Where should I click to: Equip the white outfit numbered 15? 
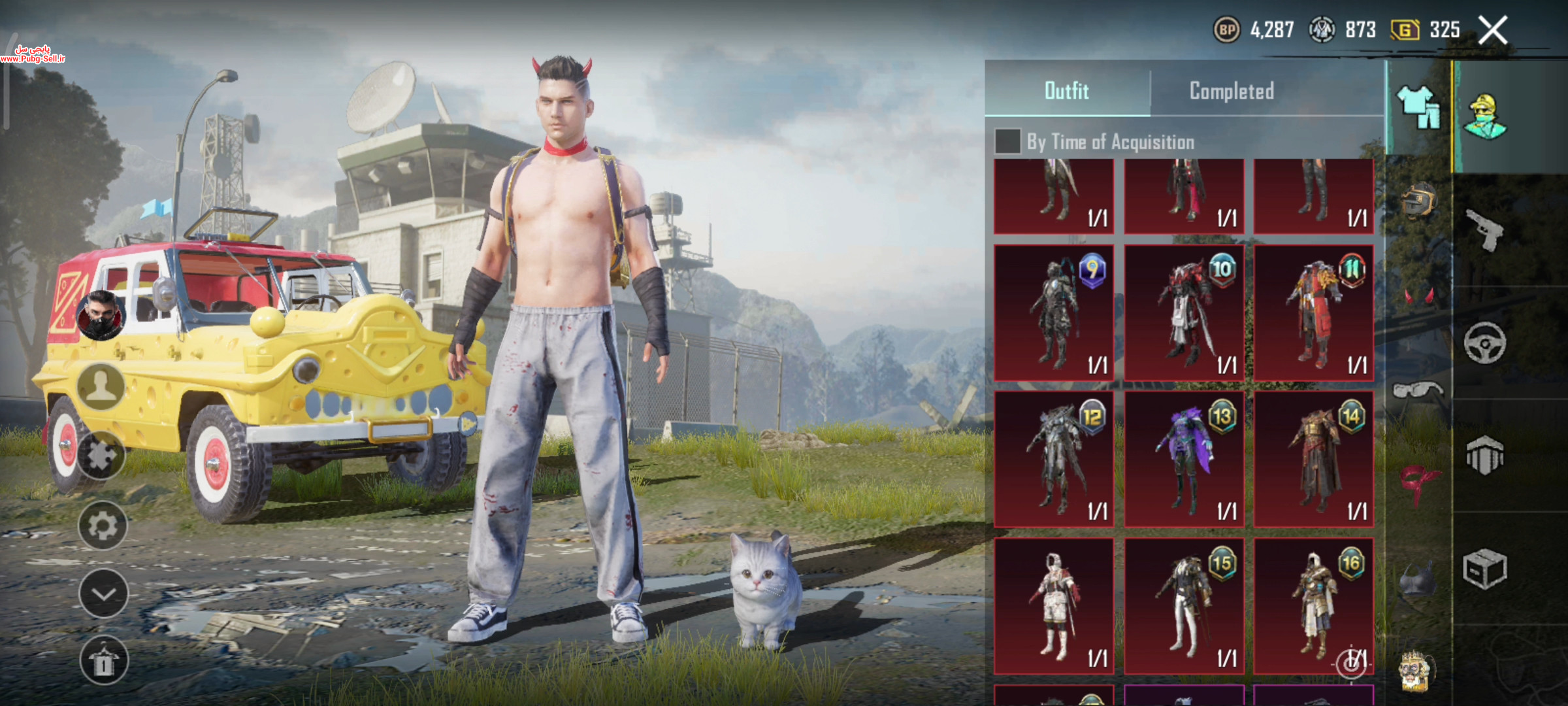pyautogui.click(x=1184, y=606)
